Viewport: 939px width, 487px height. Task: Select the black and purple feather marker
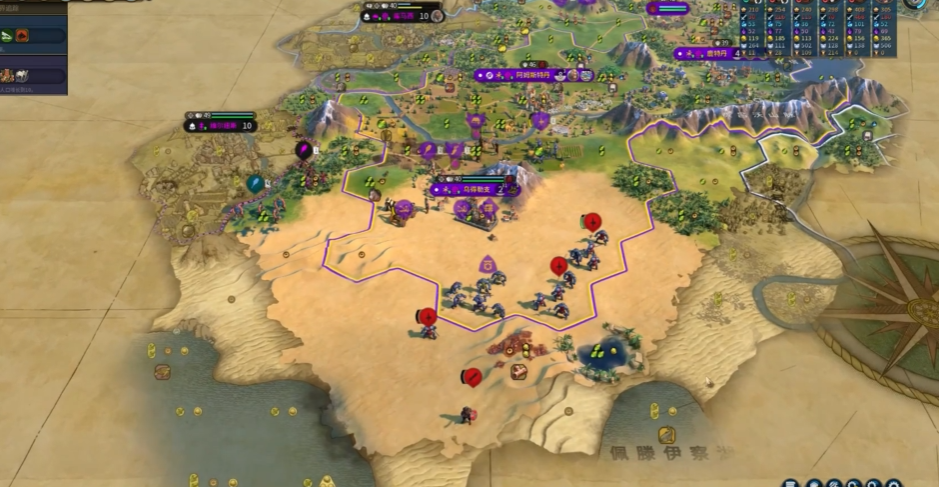tap(303, 149)
